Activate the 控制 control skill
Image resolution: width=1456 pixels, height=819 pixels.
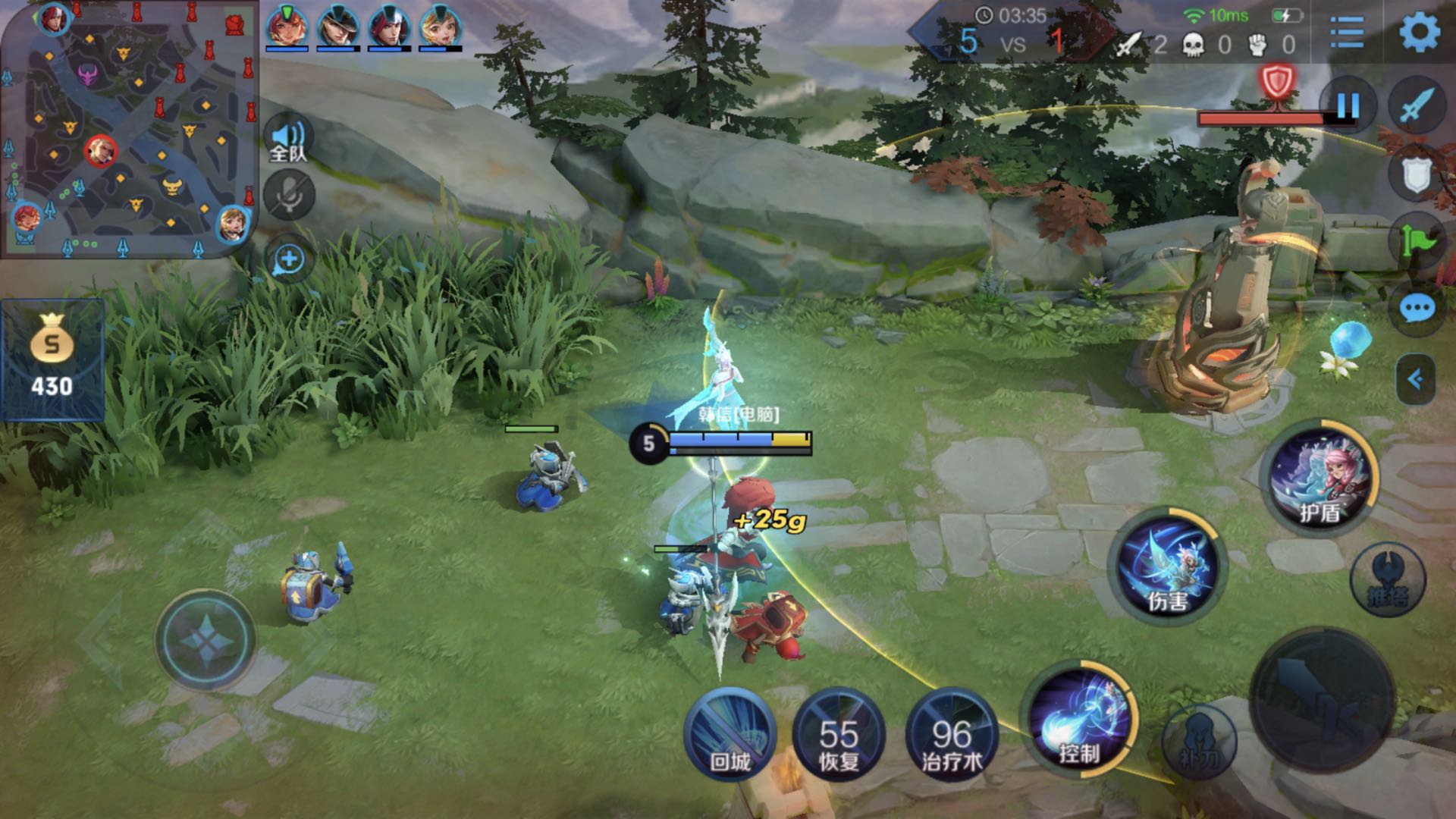(x=1080, y=719)
